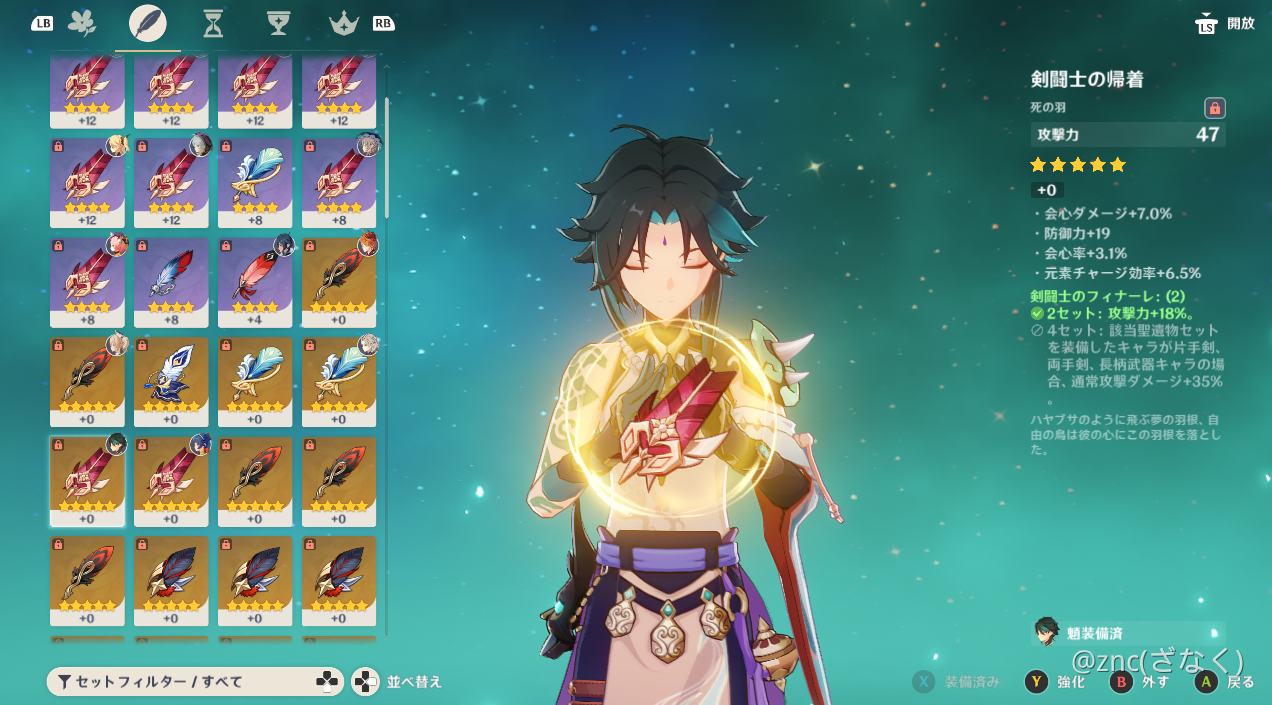Select the +4 red feather artifact
Image resolution: width=1272 pixels, height=705 pixels.
click(x=255, y=282)
